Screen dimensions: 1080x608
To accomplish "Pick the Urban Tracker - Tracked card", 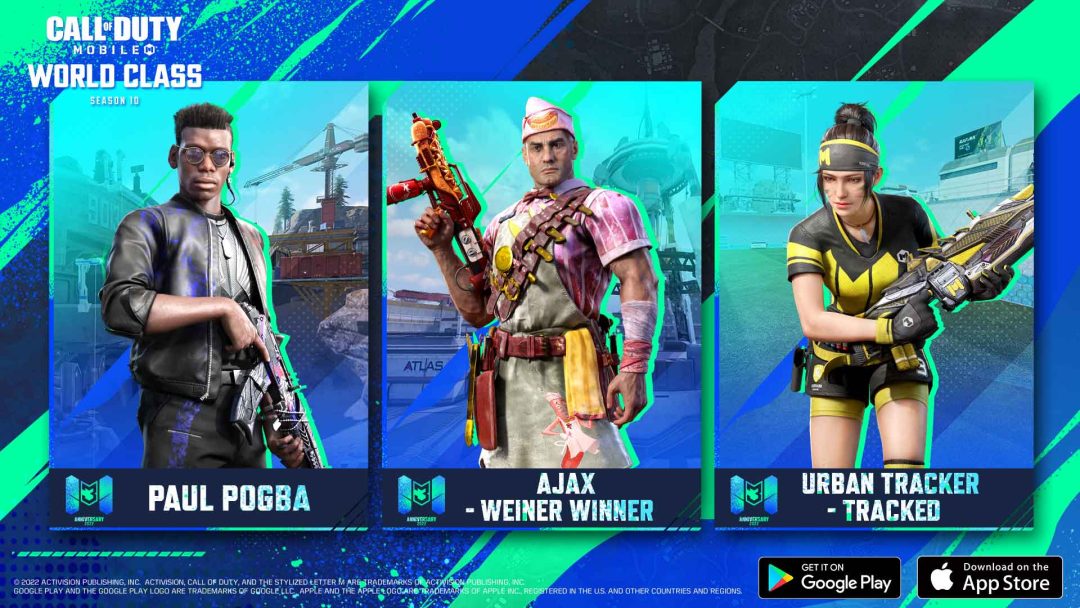I will [873, 300].
